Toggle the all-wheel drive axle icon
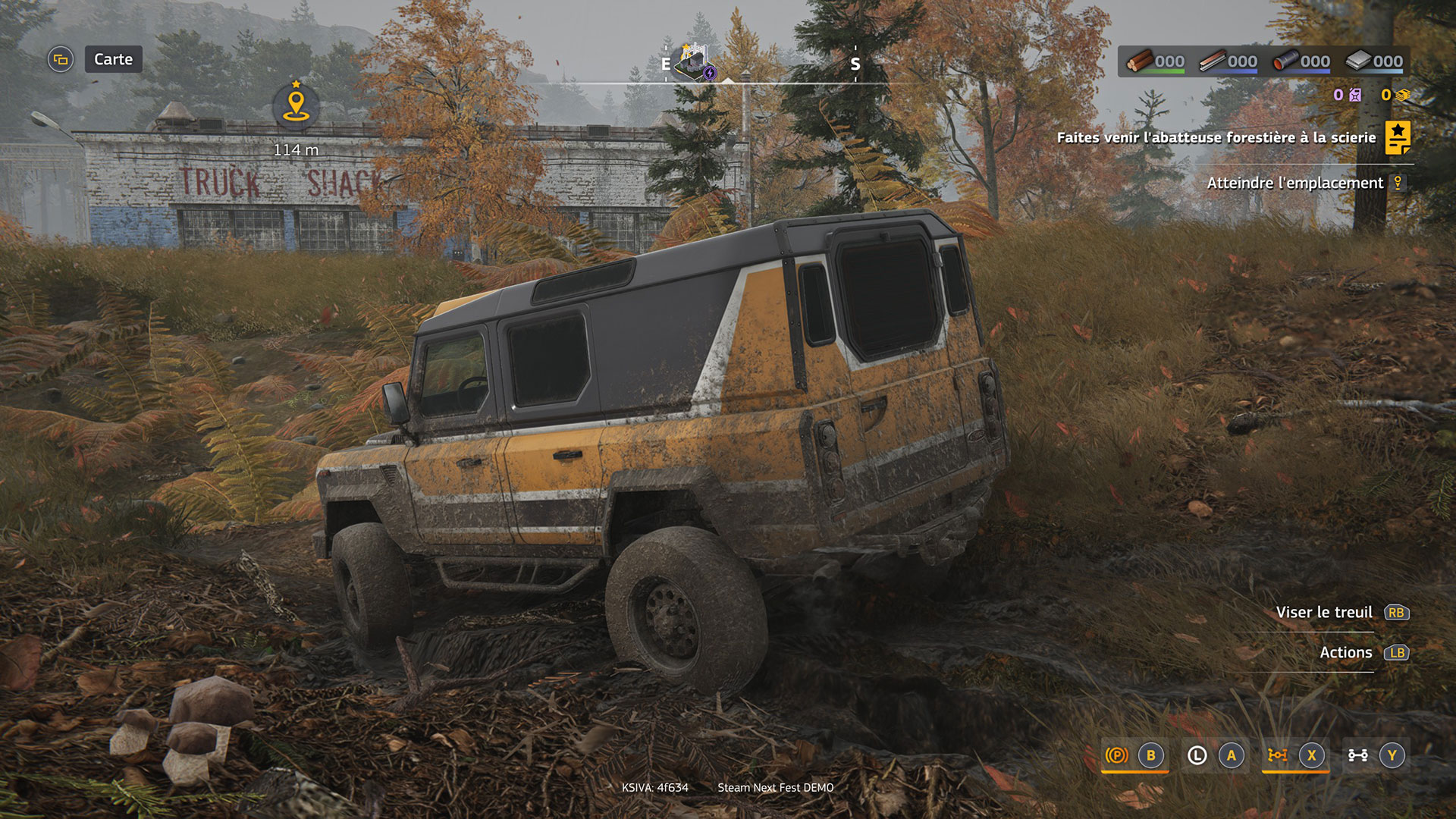The width and height of the screenshot is (1456, 819). 1357,755
